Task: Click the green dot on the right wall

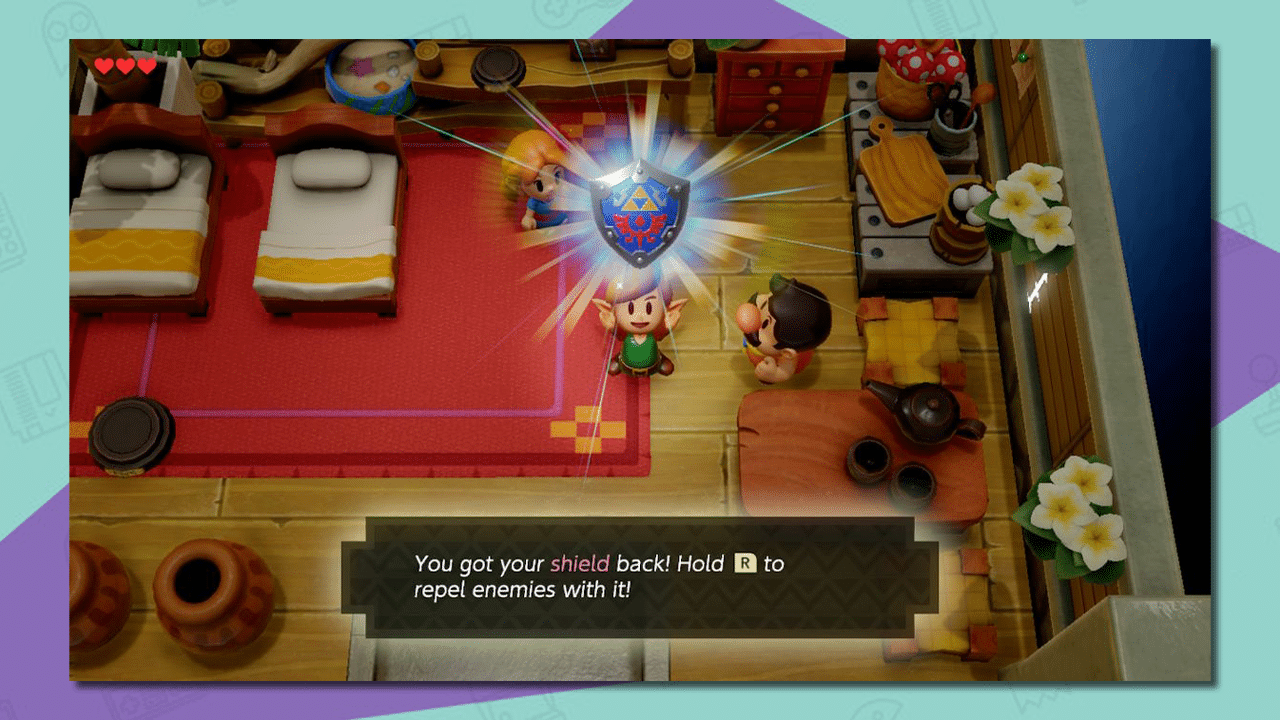Action: pyautogui.click(x=1022, y=57)
